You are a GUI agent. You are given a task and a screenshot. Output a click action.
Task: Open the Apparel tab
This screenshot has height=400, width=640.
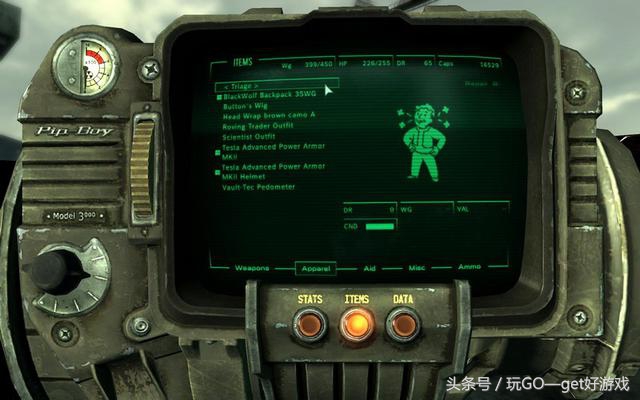coord(315,268)
